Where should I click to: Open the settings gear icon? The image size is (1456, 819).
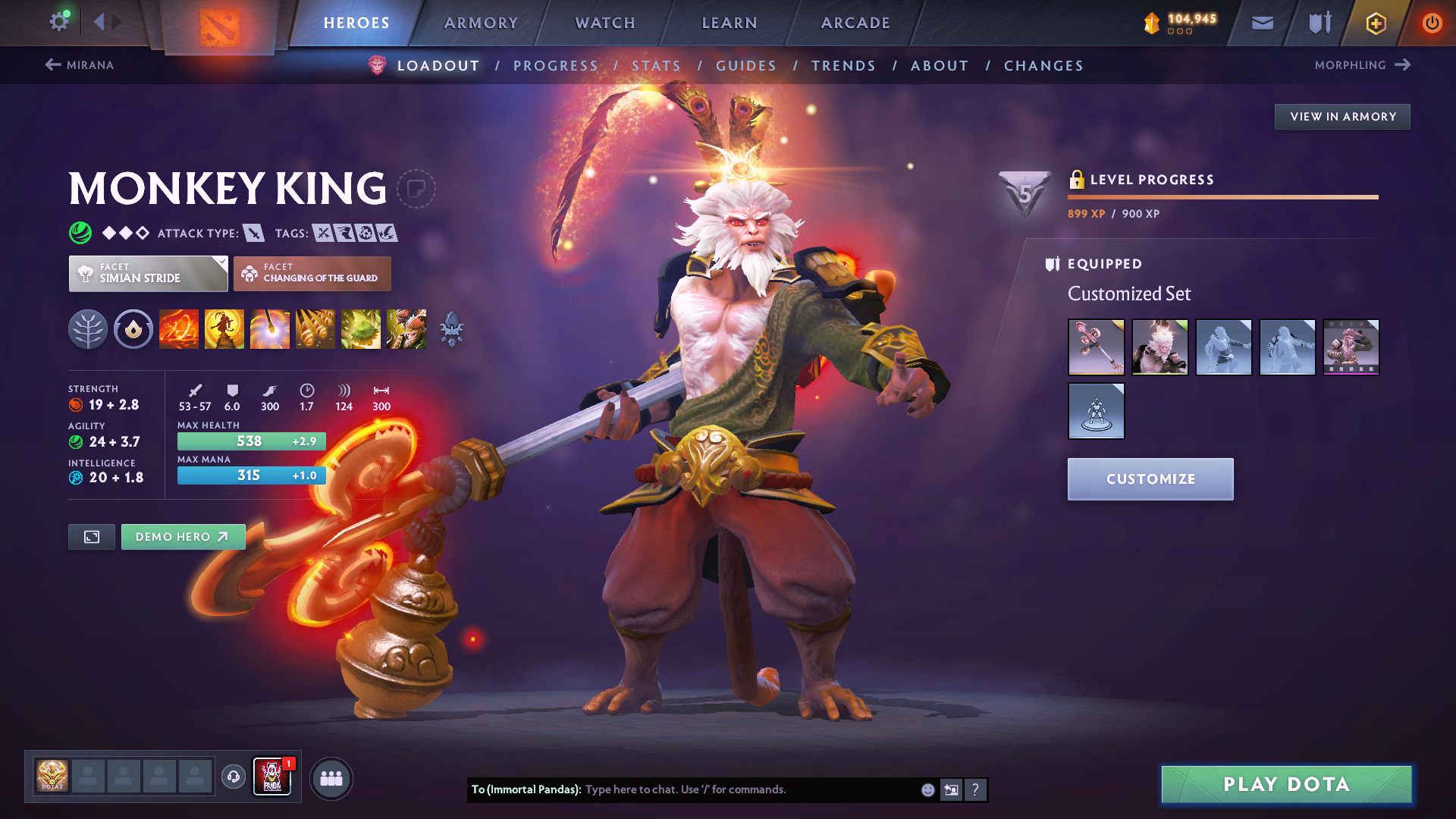[x=58, y=21]
